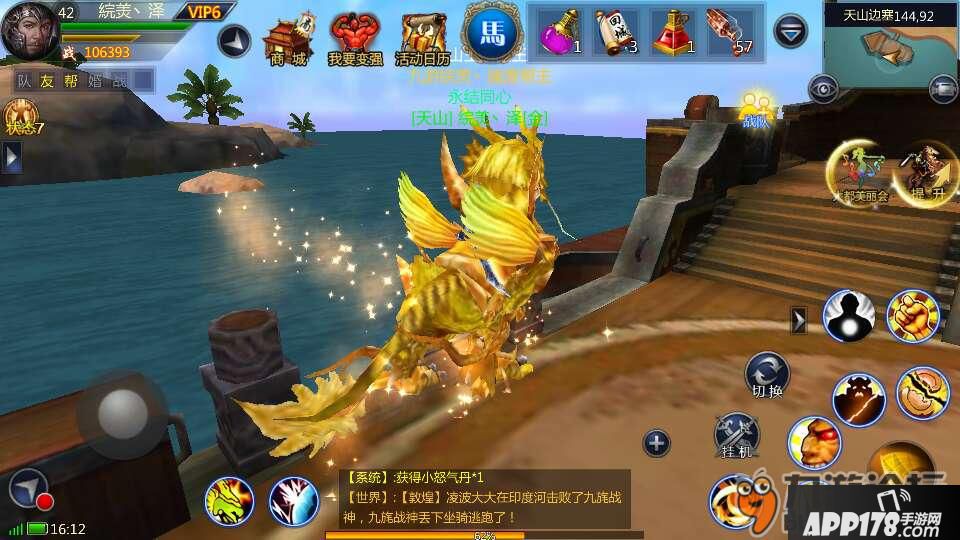Activate the glowing silhouette skill
Viewport: 960px width, 540px height.
848,314
